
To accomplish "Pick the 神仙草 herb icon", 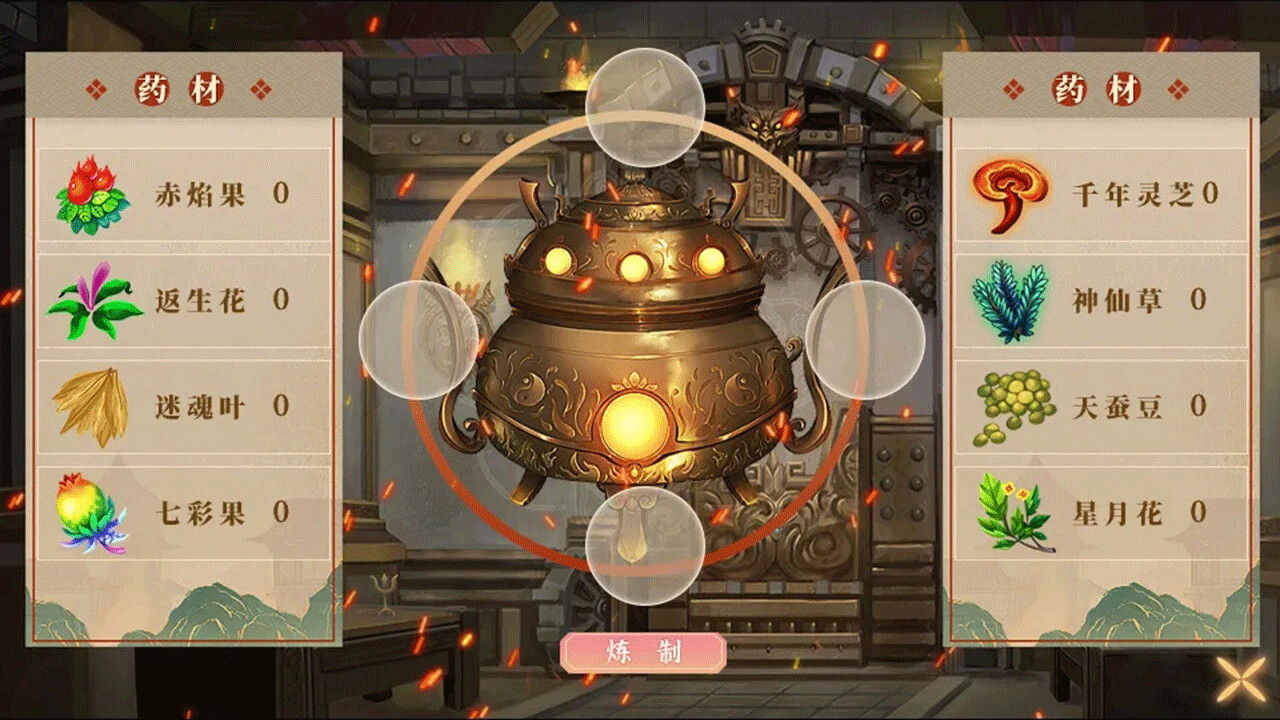I will coord(1010,302).
